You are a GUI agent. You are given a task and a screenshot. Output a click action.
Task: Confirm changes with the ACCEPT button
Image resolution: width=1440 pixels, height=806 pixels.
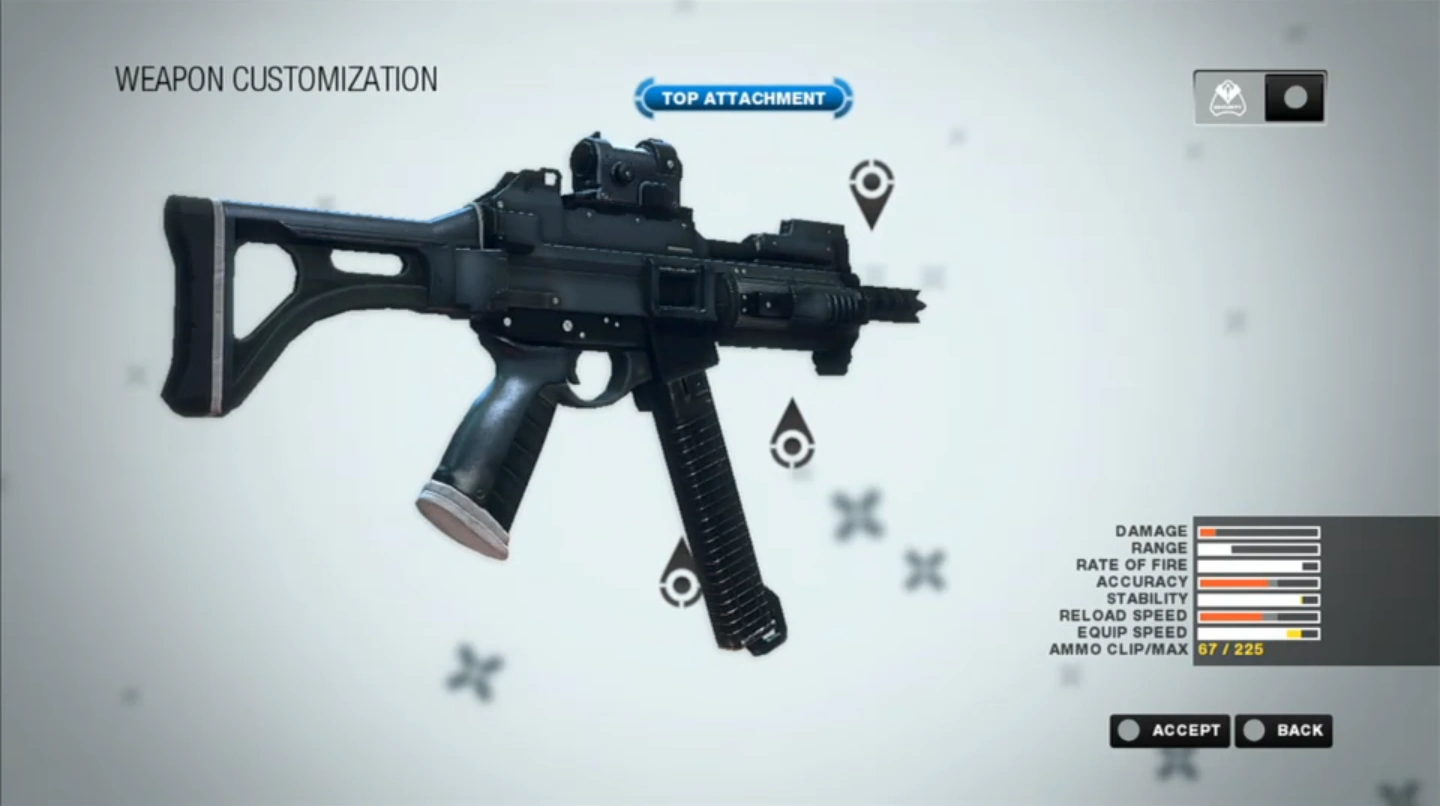[x=1170, y=730]
